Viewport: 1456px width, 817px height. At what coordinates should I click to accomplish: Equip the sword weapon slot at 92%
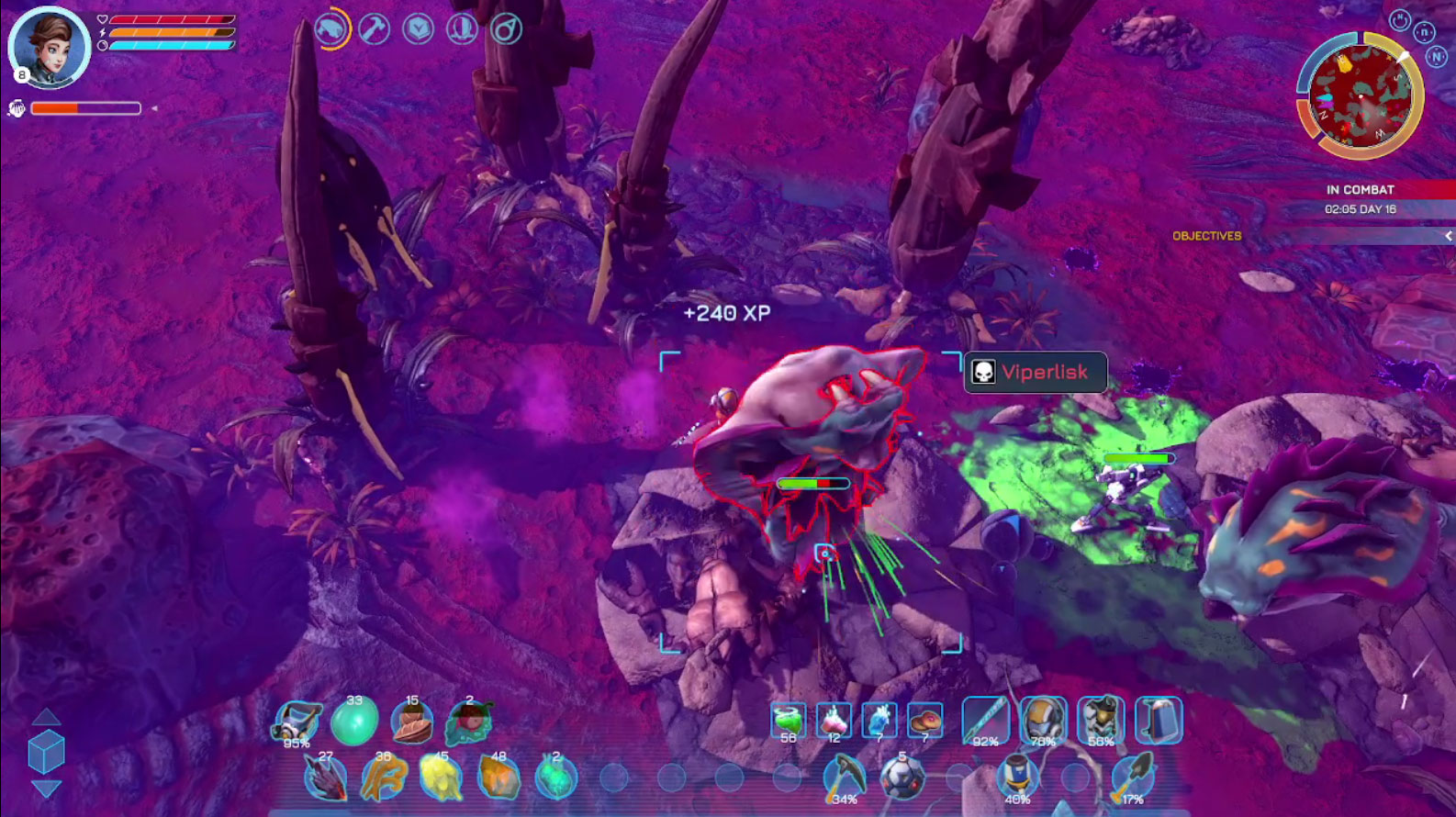click(x=985, y=721)
